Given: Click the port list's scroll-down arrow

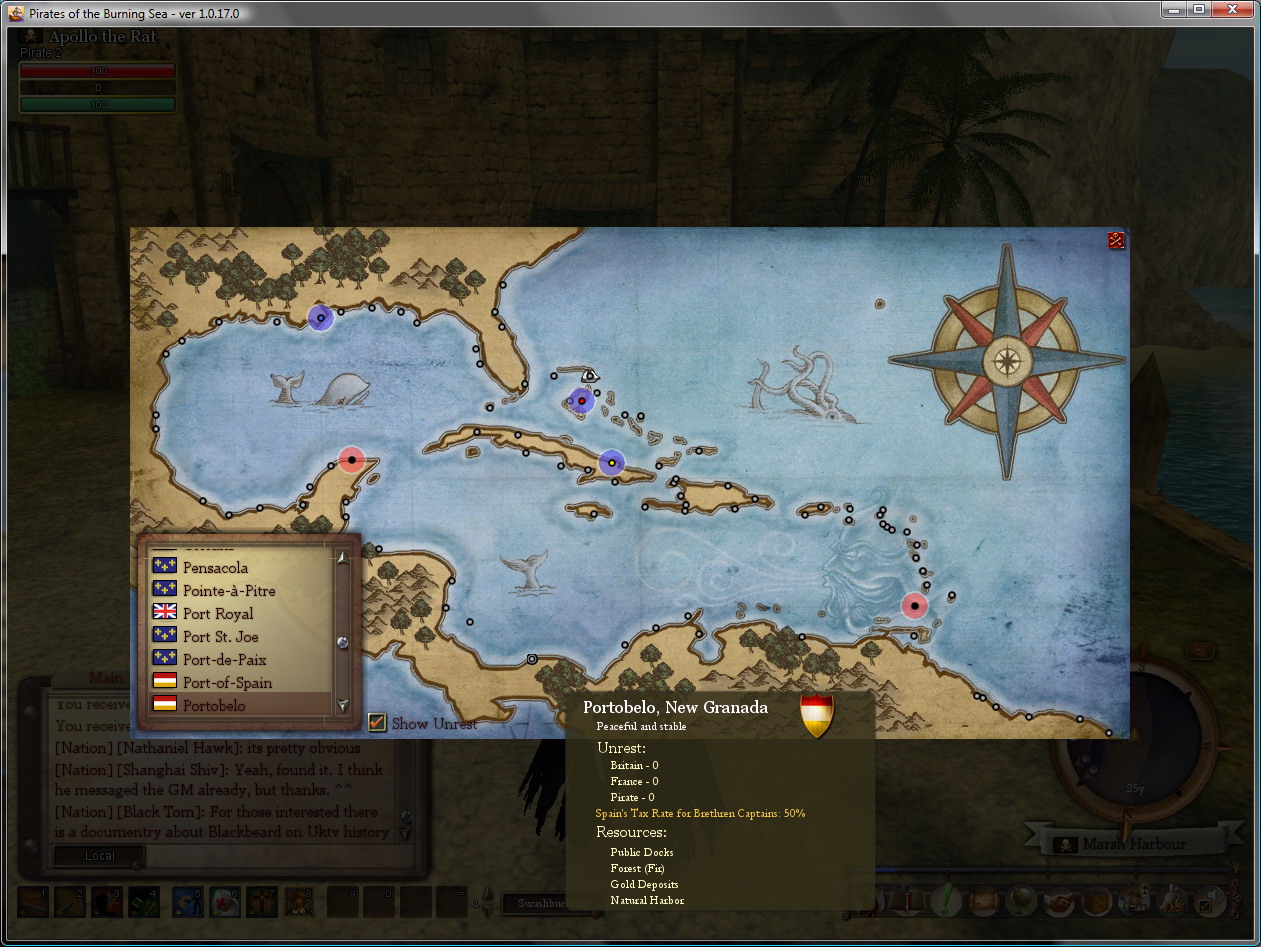Looking at the screenshot, I should pyautogui.click(x=343, y=705).
